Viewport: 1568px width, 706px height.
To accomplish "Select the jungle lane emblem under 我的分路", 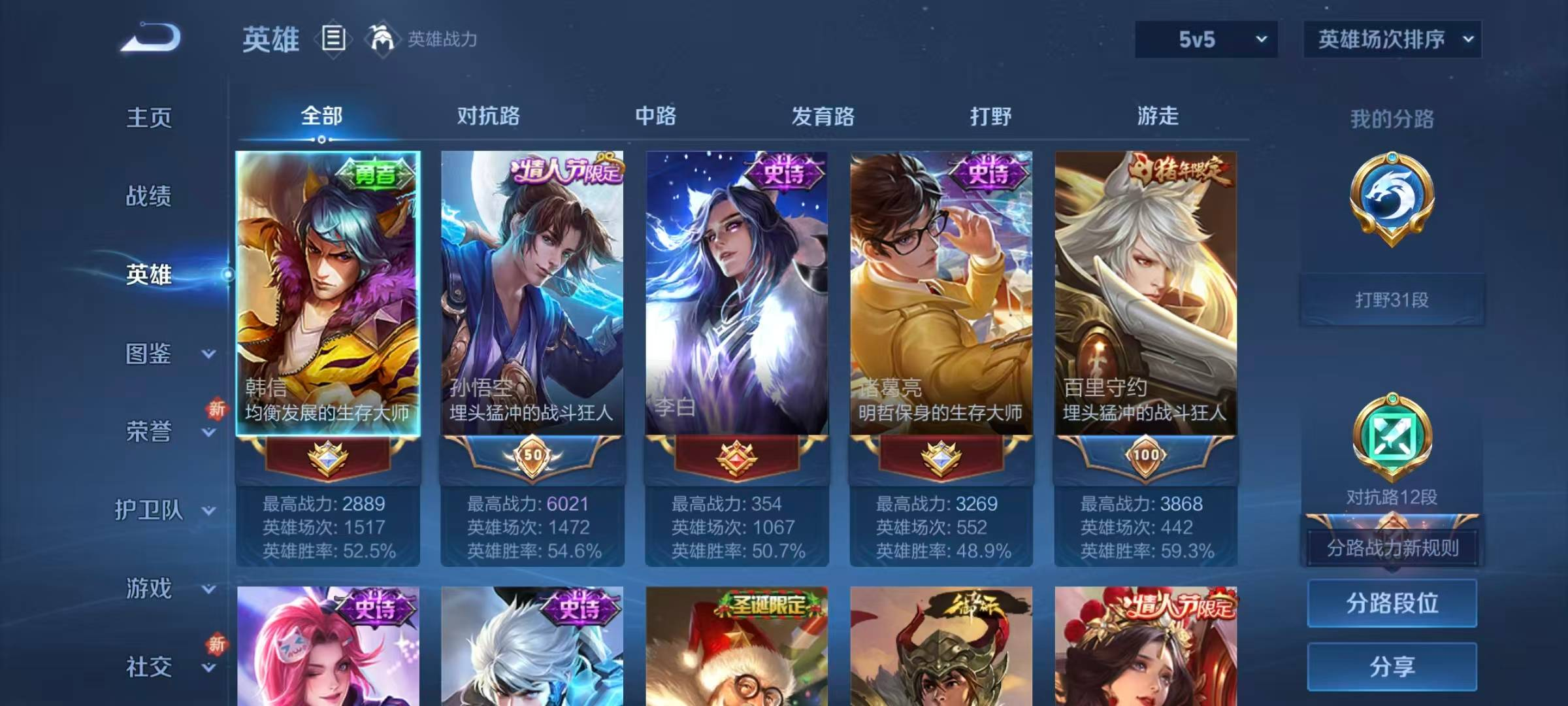I will coord(1392,222).
